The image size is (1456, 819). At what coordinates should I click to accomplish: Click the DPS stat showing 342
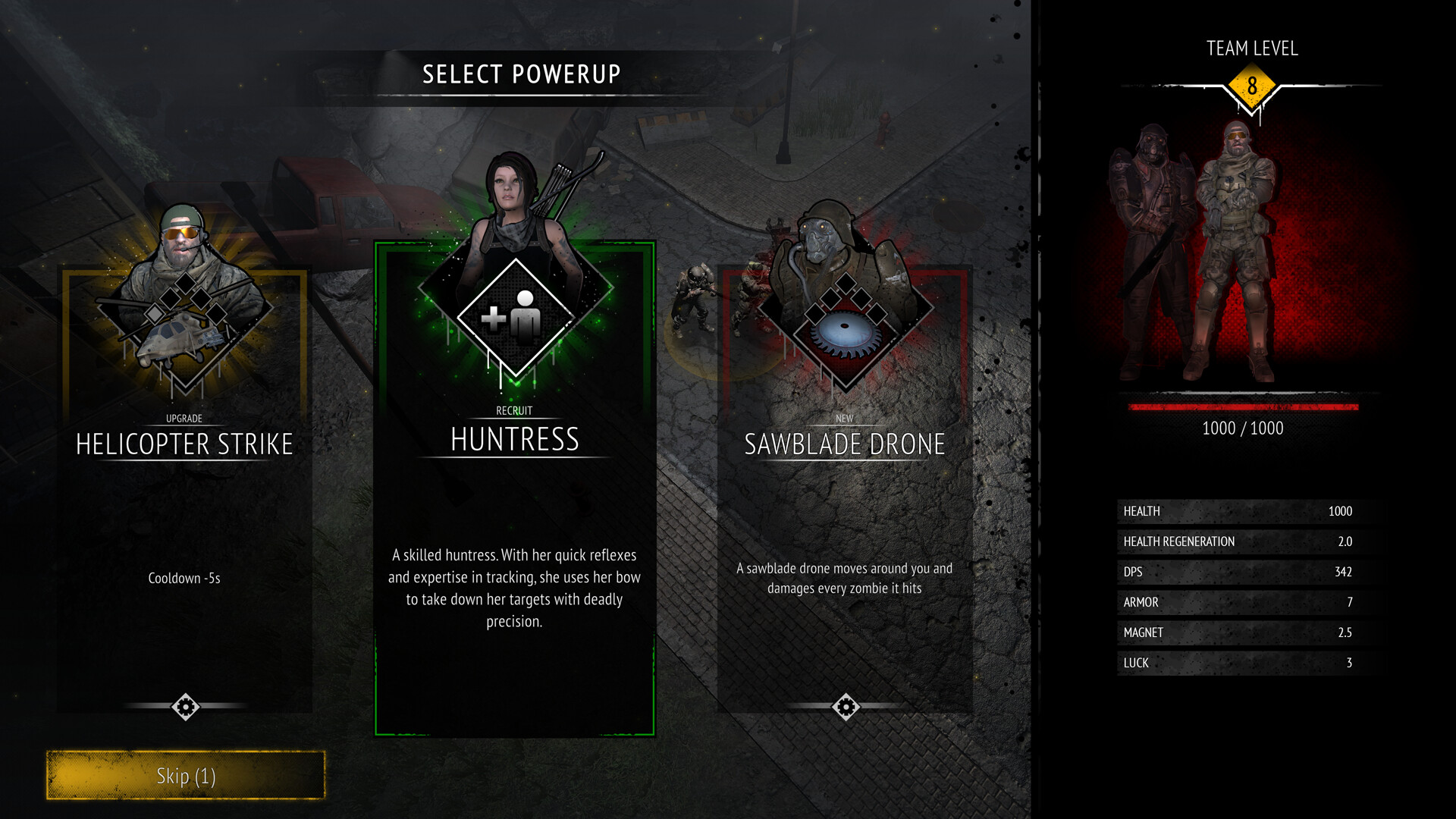click(x=1242, y=572)
